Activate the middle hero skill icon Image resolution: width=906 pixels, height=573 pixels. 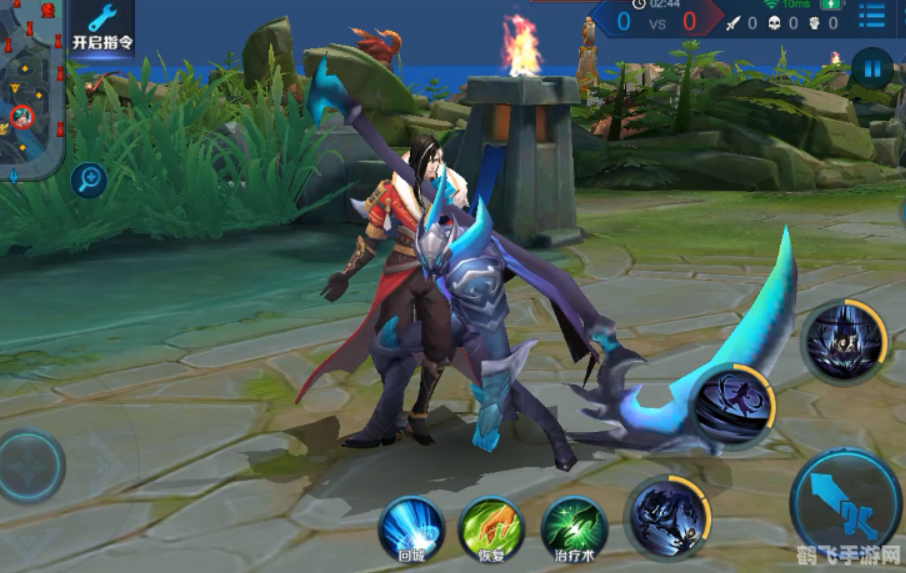pos(732,404)
